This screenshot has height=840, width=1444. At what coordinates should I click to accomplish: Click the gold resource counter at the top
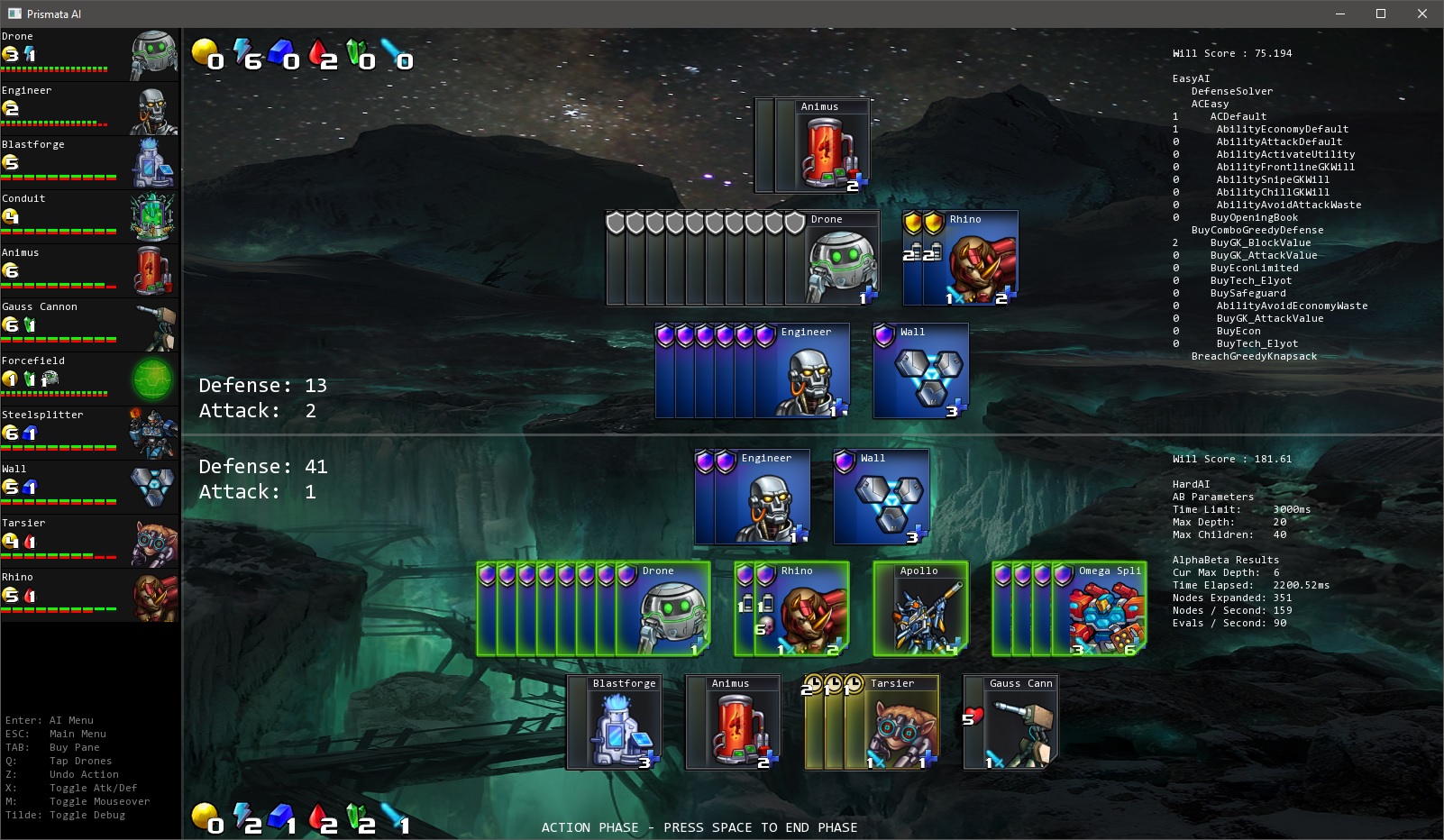[x=207, y=54]
